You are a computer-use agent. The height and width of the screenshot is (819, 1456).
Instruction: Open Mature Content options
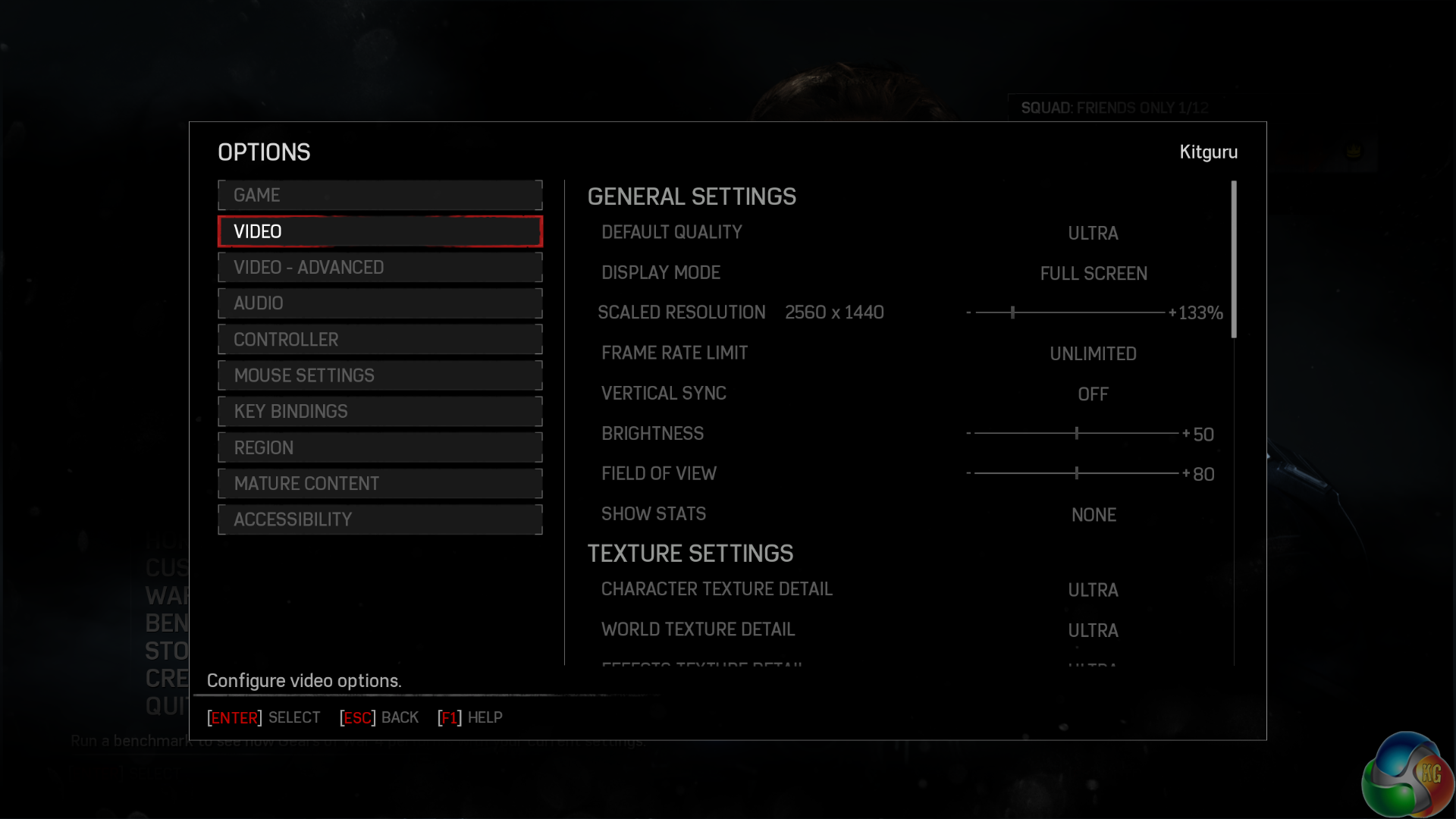380,484
